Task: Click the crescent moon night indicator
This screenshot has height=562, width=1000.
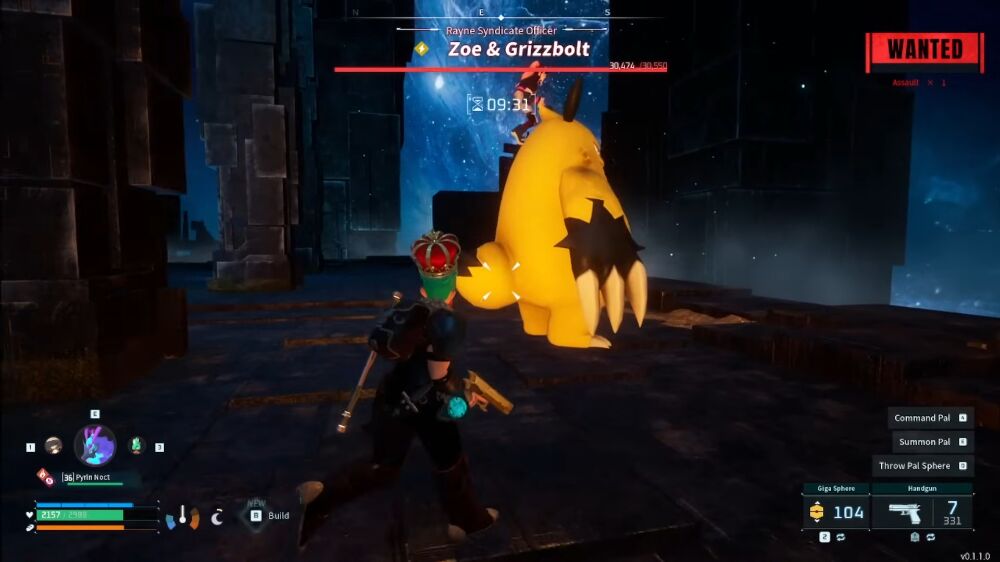Action: tap(217, 517)
